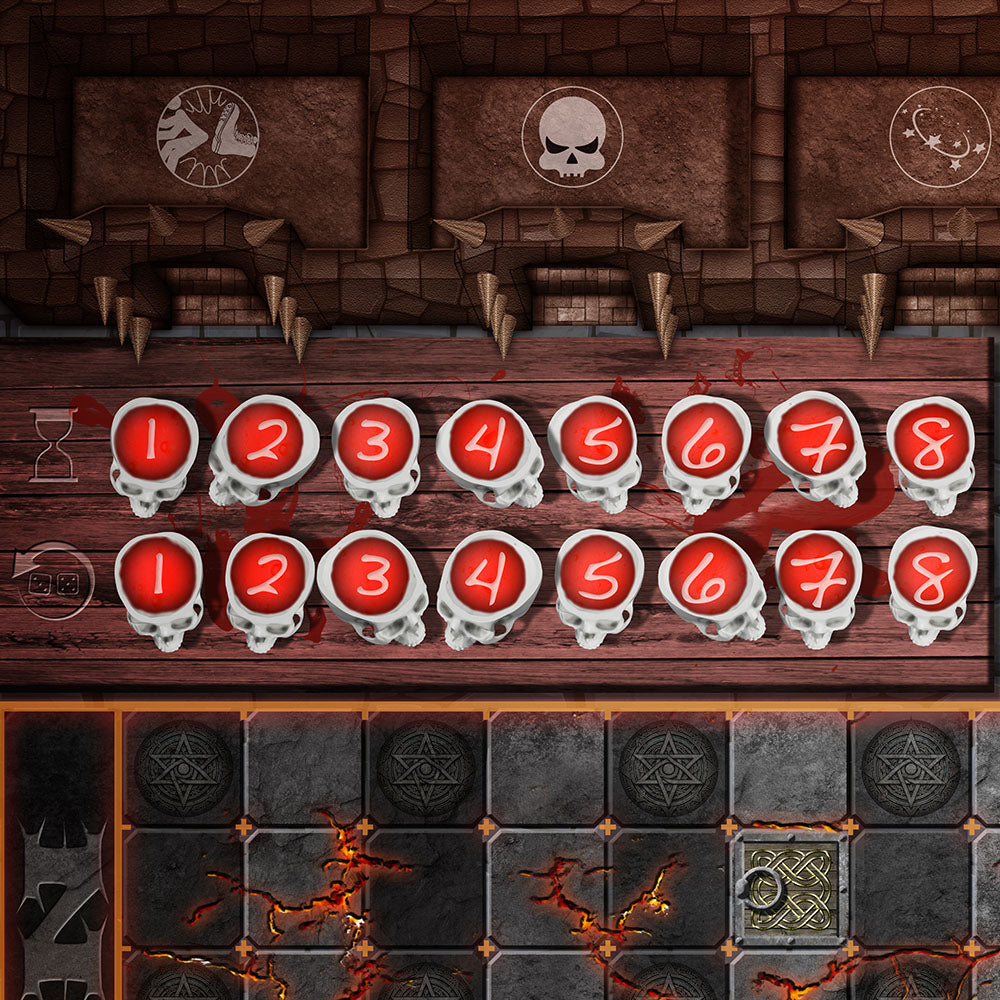This screenshot has width=1000, height=1000.
Task: Pick skull 7 in the hourglass row
Action: tap(816, 438)
